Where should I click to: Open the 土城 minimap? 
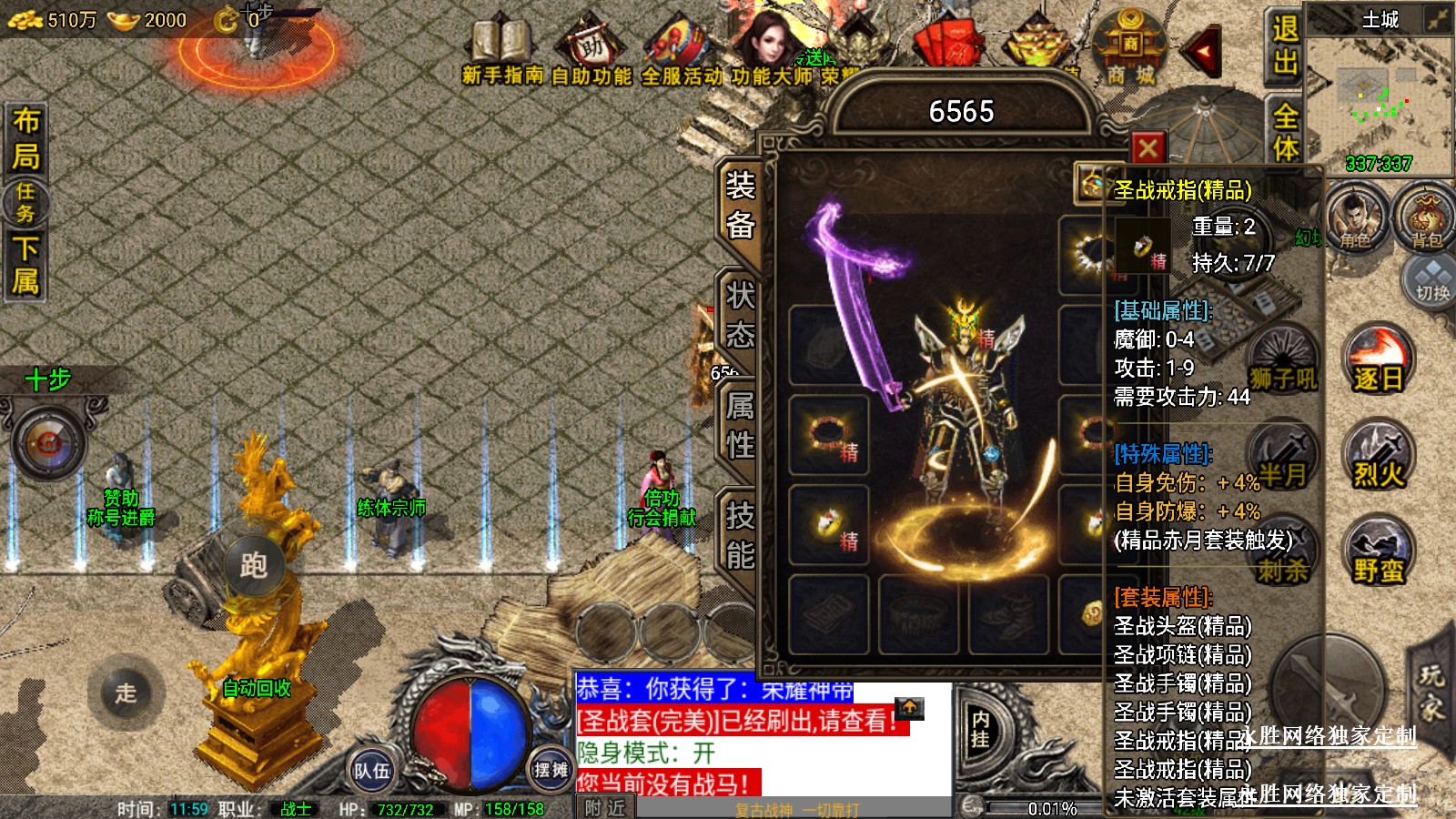(x=1379, y=91)
